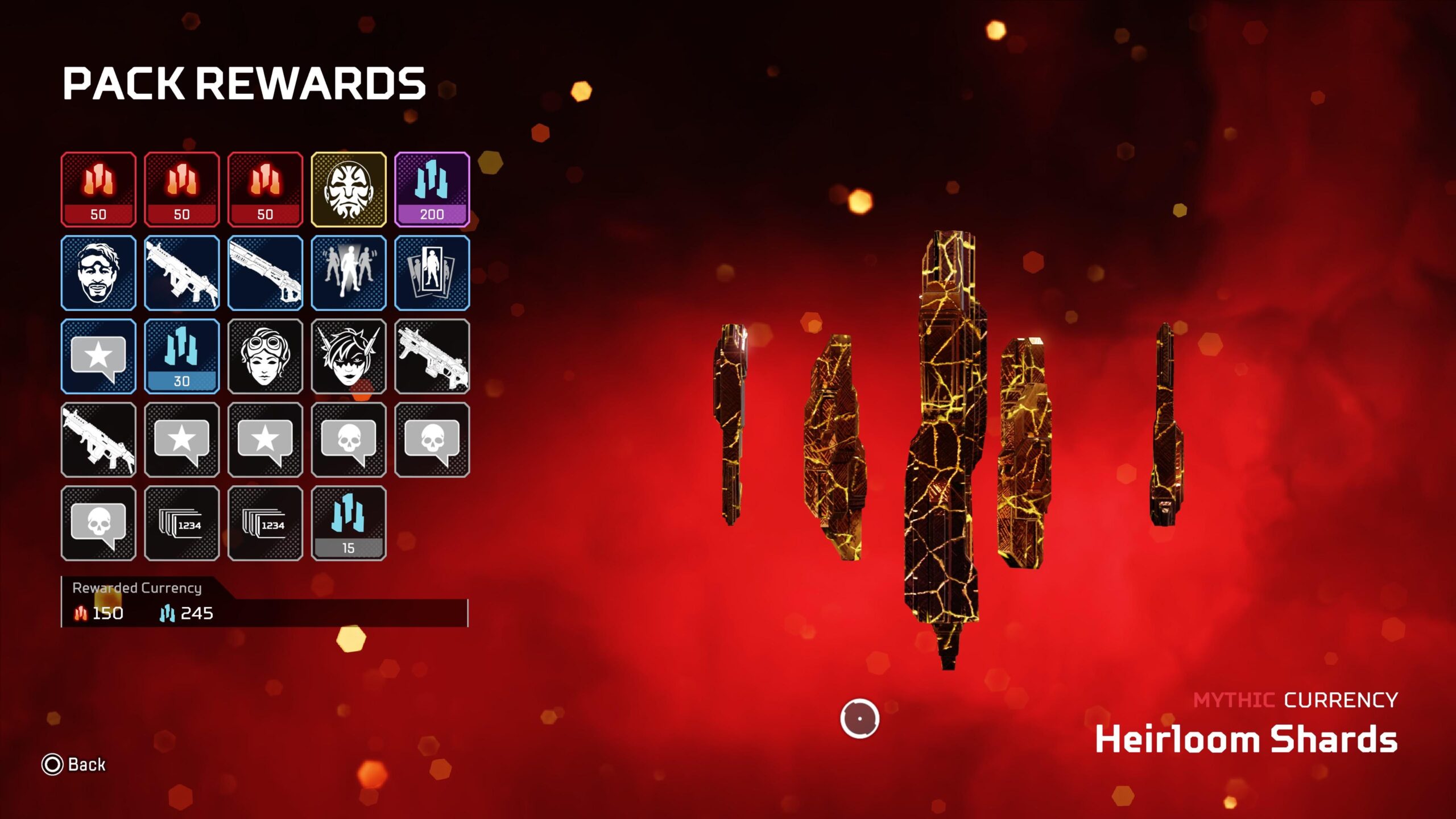View the blue shotgun weapon skin reward
1456x819 pixels.
(265, 273)
